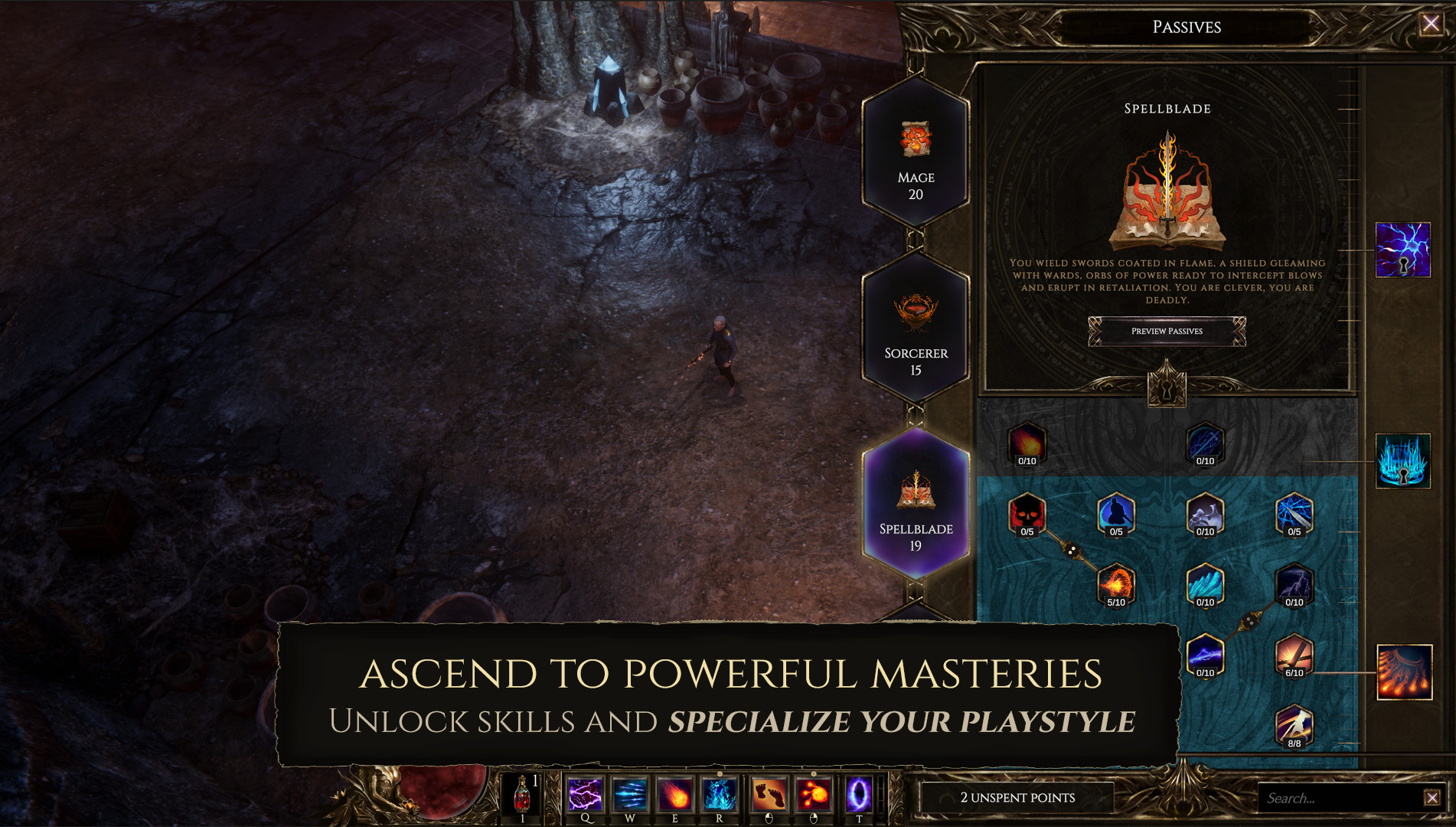The width and height of the screenshot is (1456, 827).
Task: Select the red skull passive node
Action: 1027,514
